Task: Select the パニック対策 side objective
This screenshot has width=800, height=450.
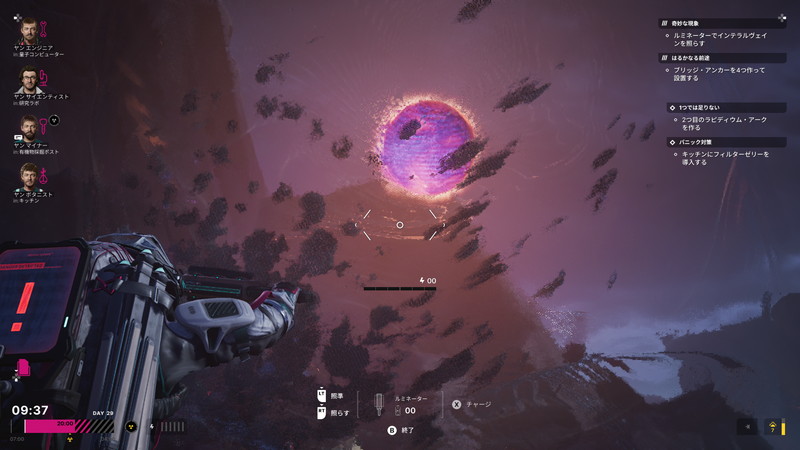Action: click(700, 143)
